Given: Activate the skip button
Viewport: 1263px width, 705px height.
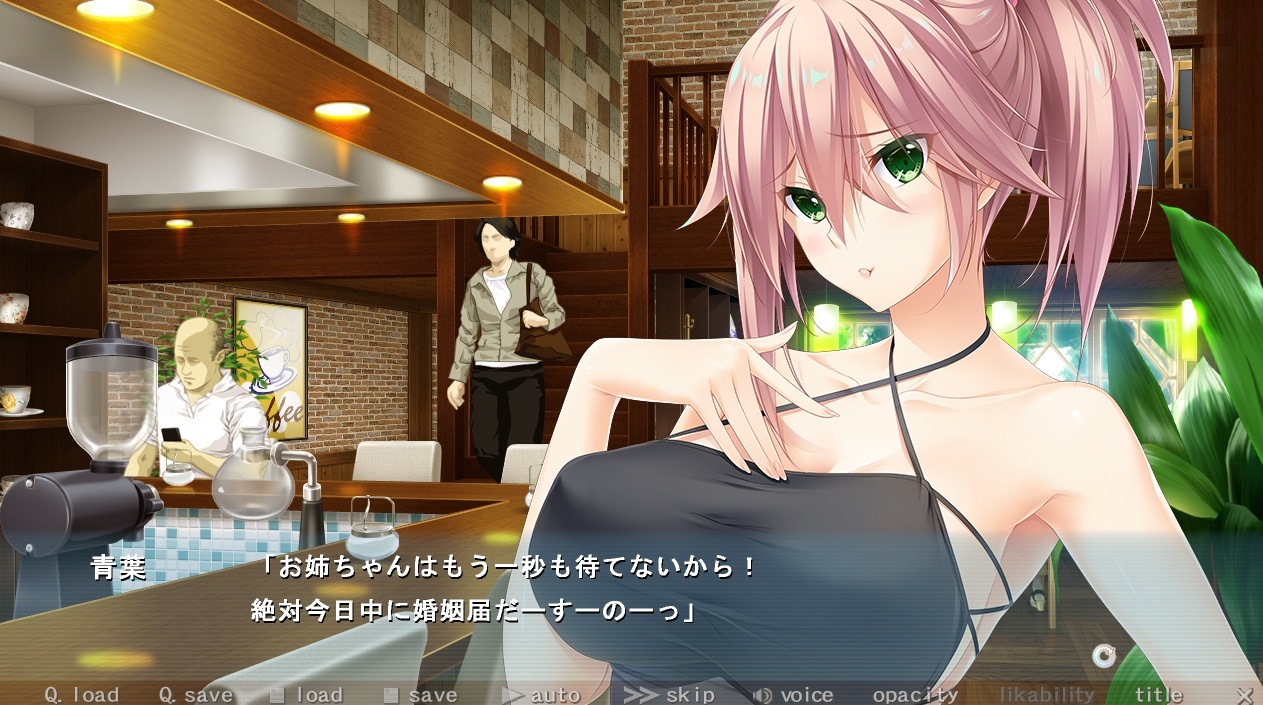Looking at the screenshot, I should point(669,695).
